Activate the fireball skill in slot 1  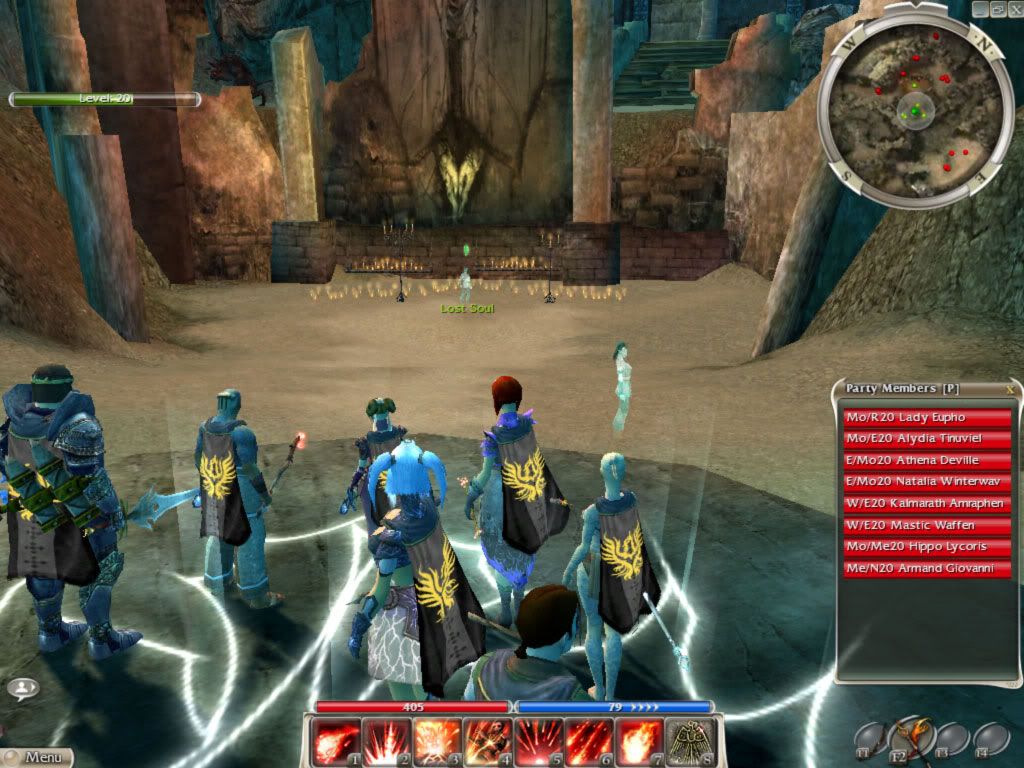(335, 742)
